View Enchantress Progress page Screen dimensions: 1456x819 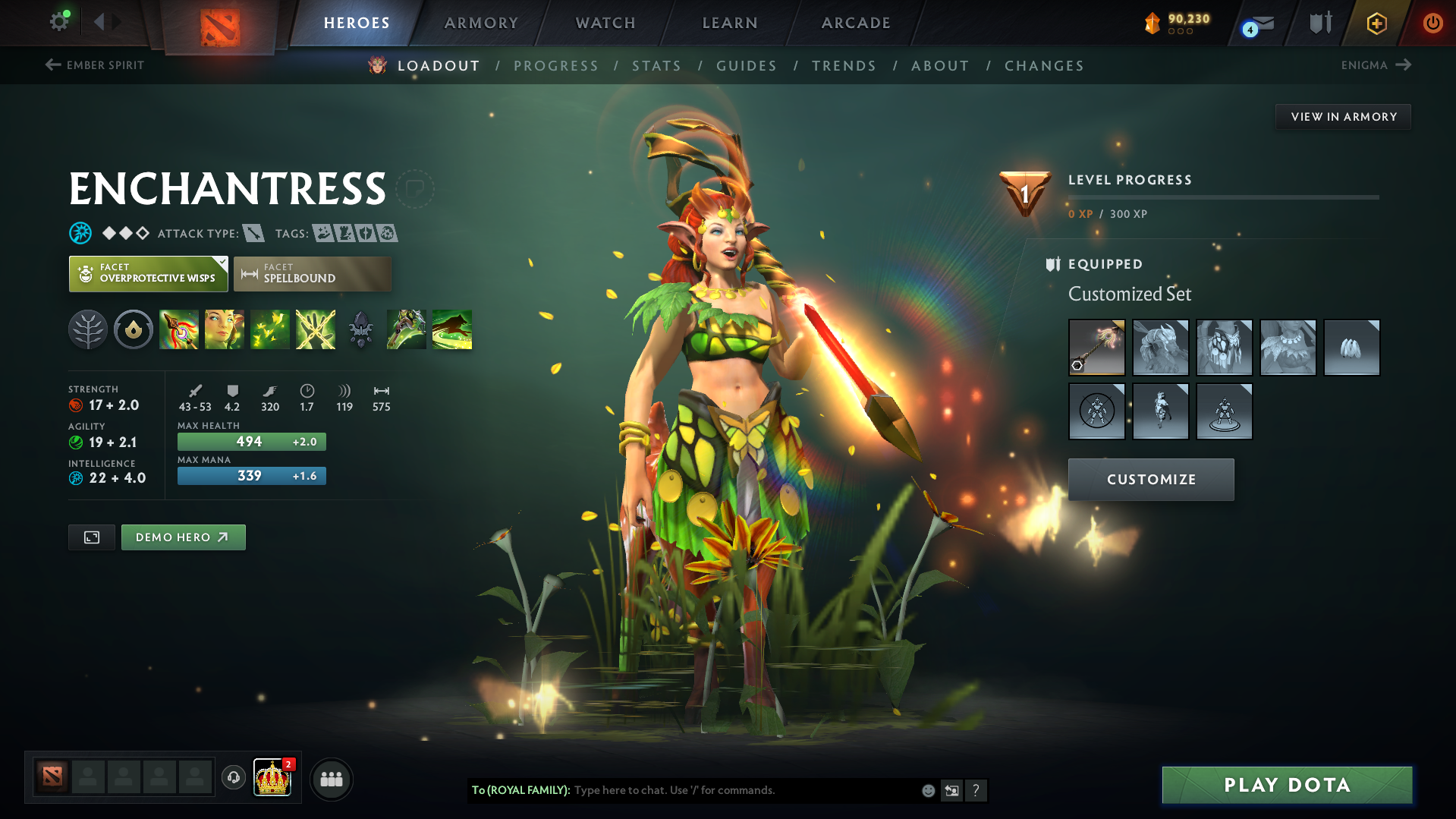click(x=556, y=66)
